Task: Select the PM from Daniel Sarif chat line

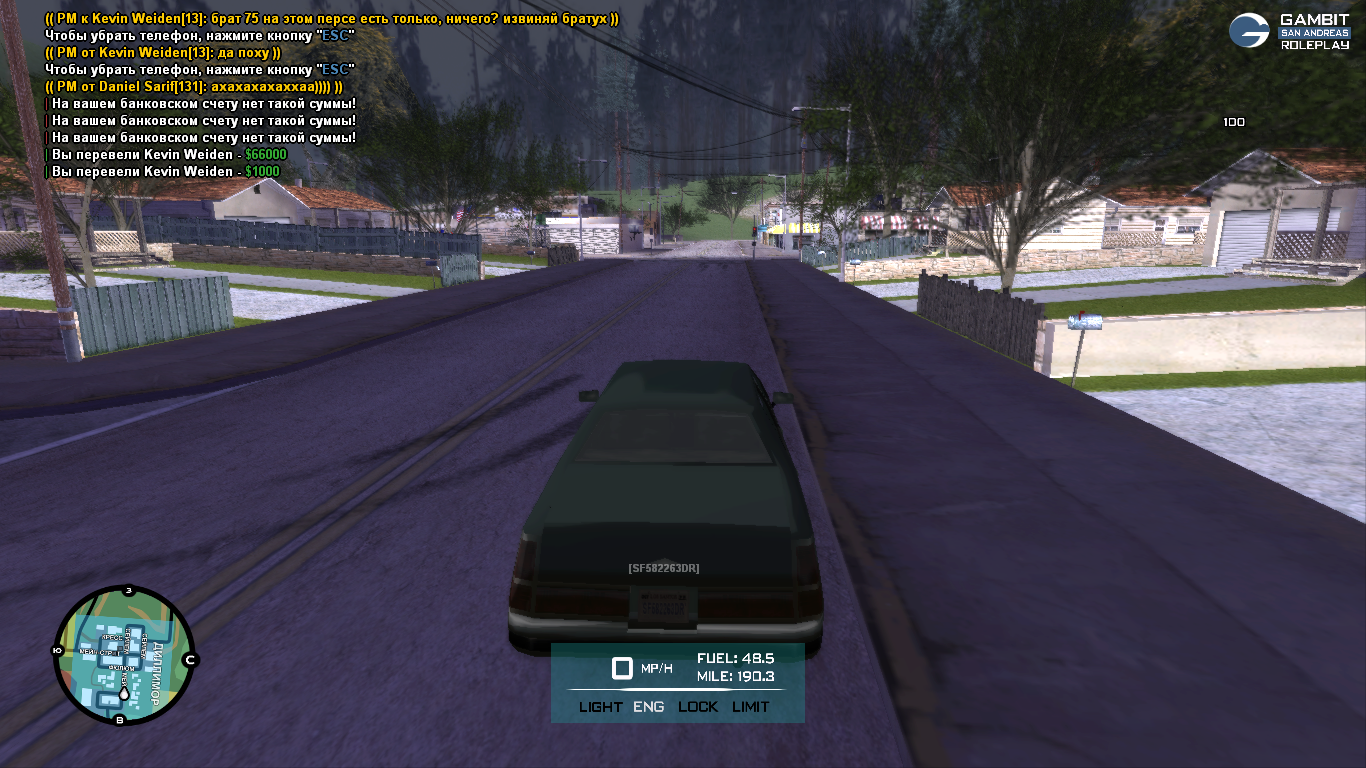Action: click(194, 87)
